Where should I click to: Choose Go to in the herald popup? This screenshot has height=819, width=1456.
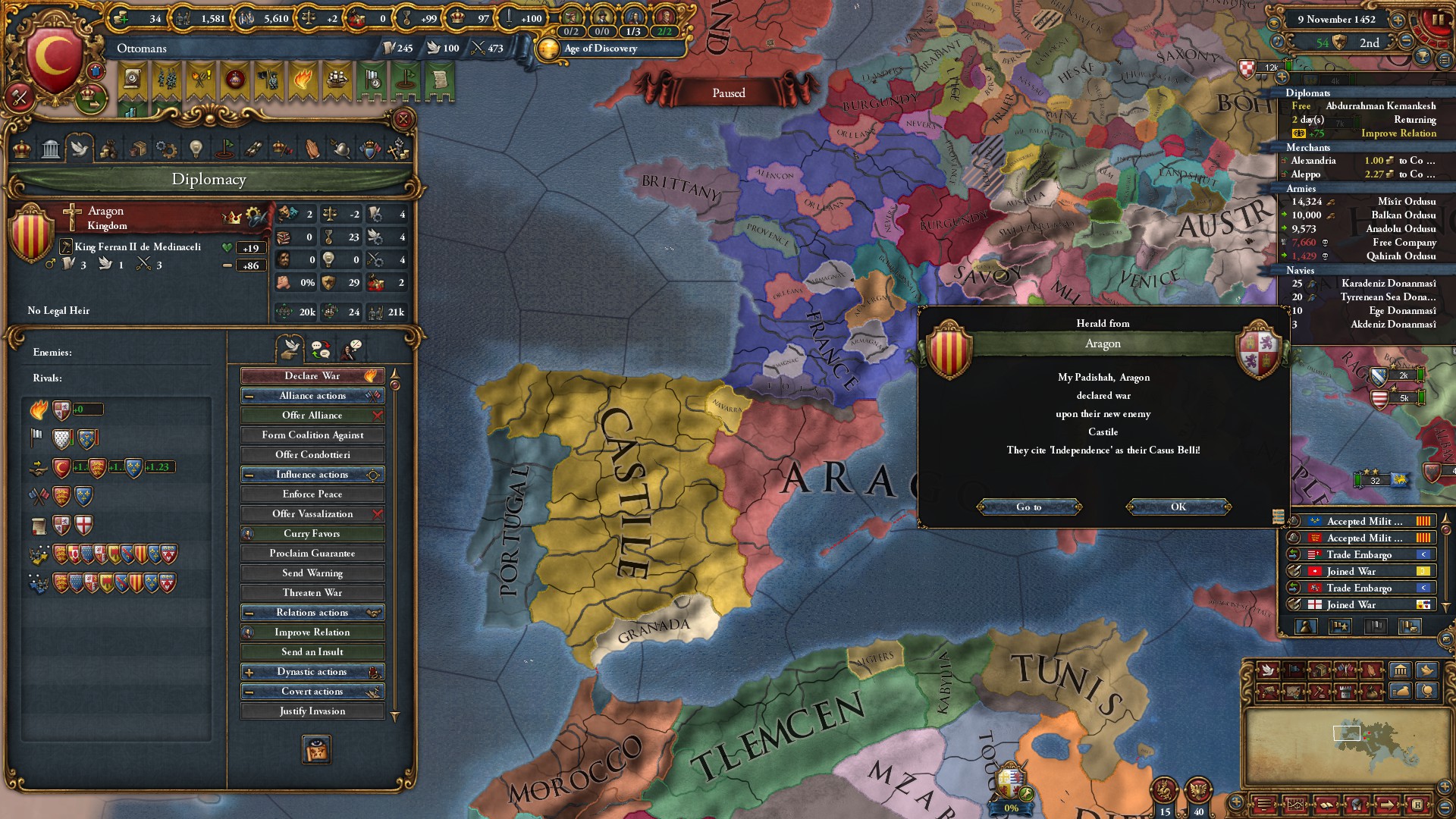1028,507
